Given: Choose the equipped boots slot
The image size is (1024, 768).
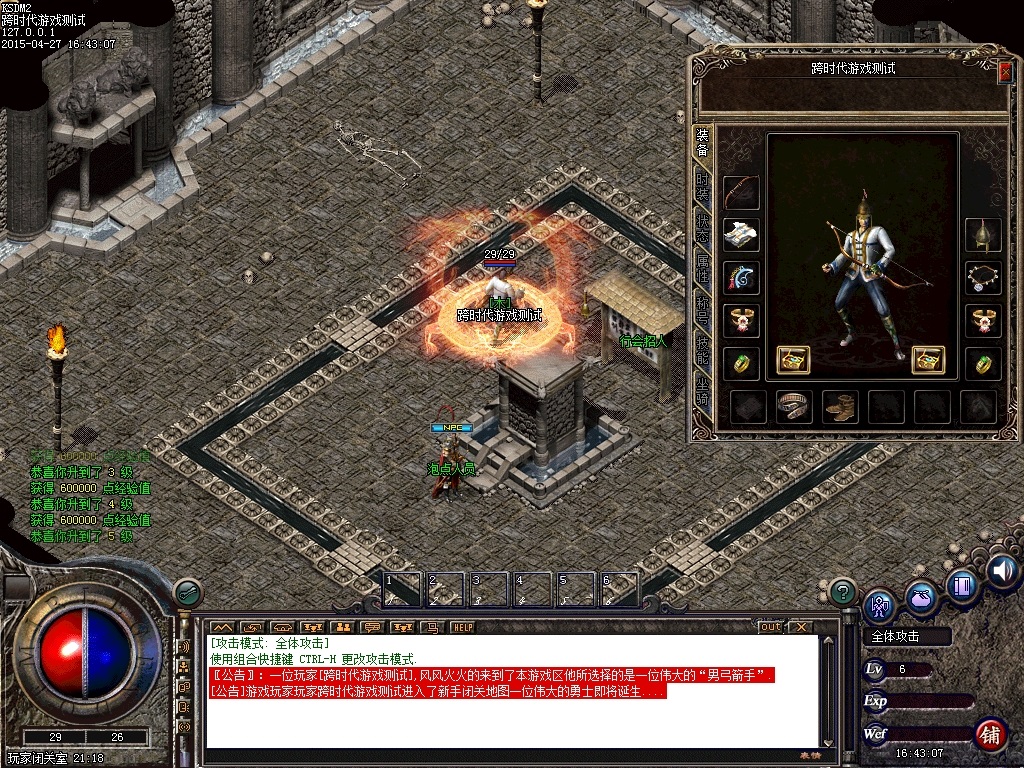Looking at the screenshot, I should (x=840, y=406).
